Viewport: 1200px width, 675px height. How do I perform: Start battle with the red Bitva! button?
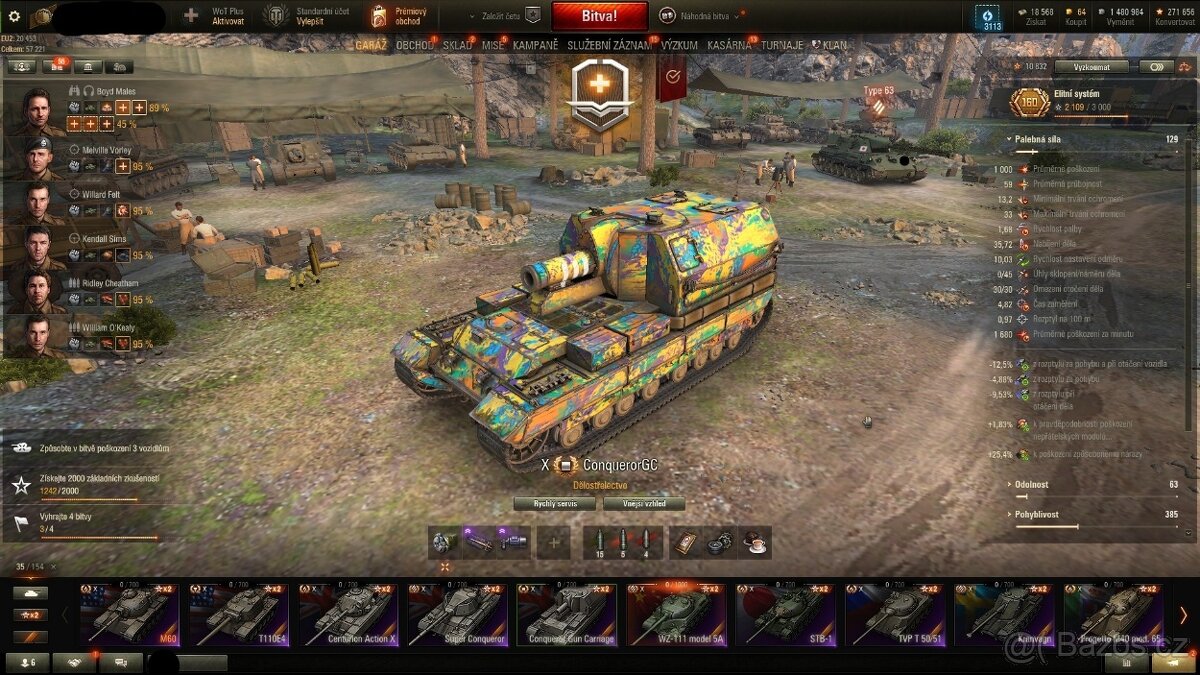[599, 16]
